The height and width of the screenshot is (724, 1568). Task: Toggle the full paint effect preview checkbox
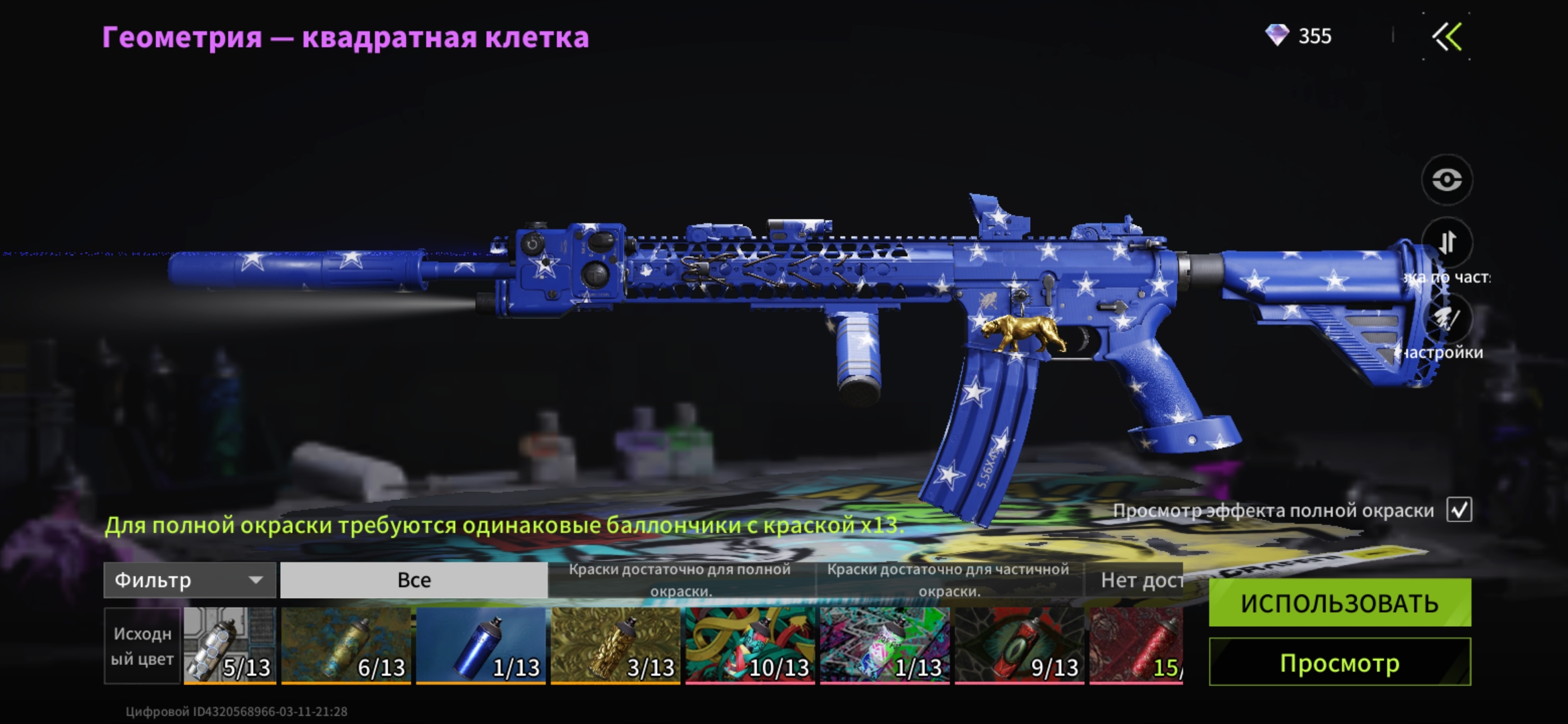point(1459,510)
